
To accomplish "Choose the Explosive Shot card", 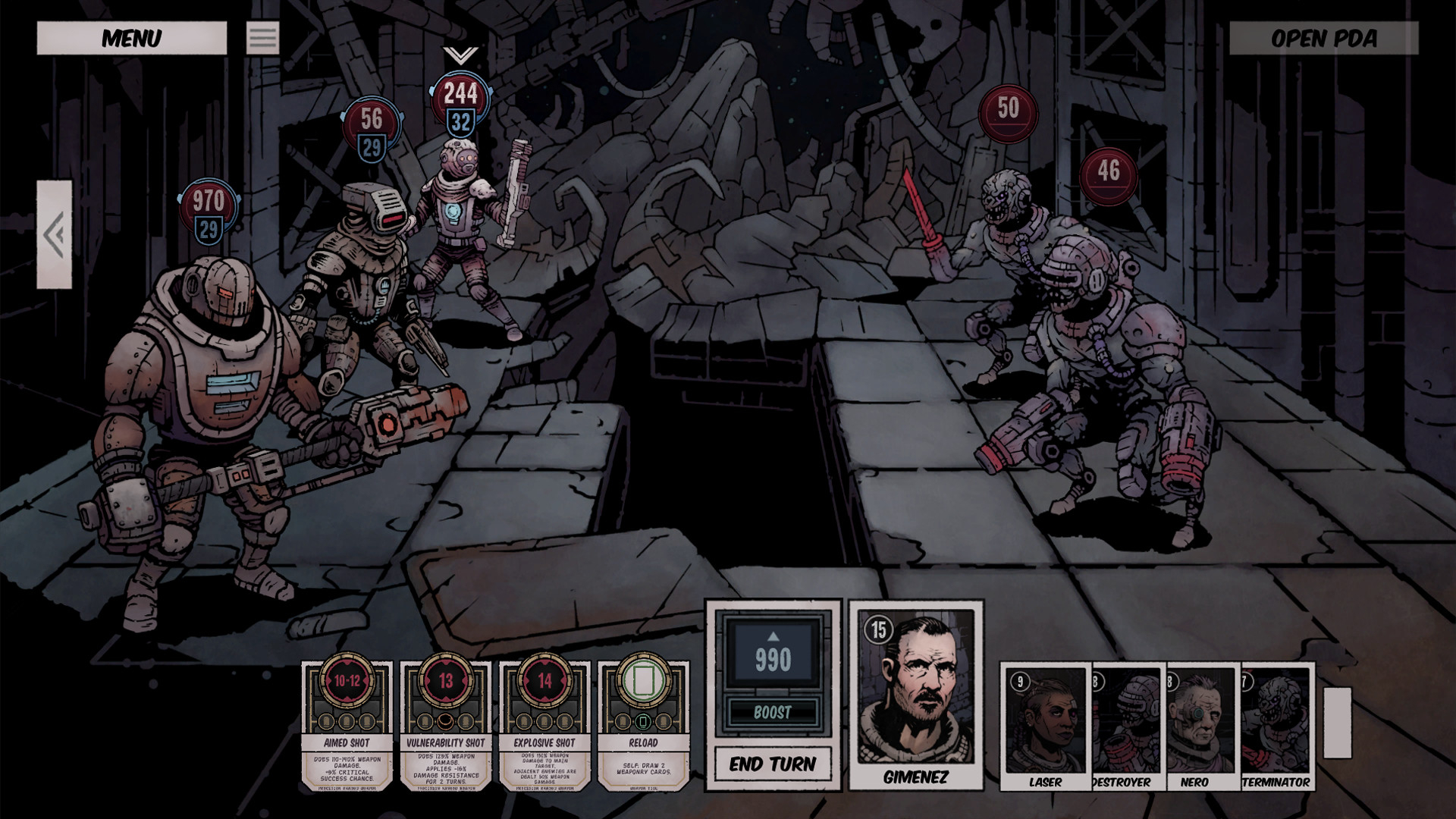I will 544,726.
